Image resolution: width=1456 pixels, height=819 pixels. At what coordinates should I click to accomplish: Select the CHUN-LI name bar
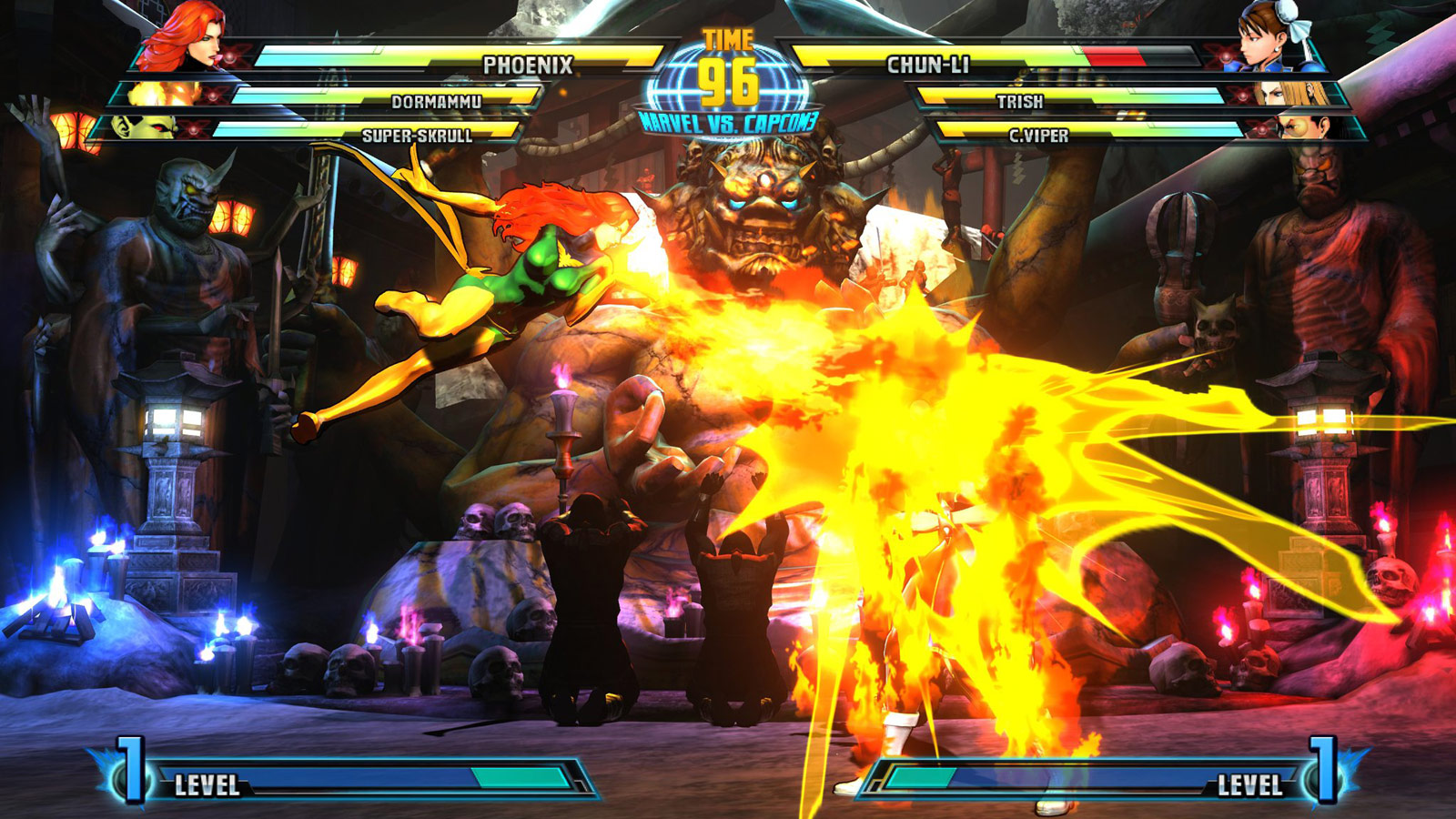pos(926,64)
